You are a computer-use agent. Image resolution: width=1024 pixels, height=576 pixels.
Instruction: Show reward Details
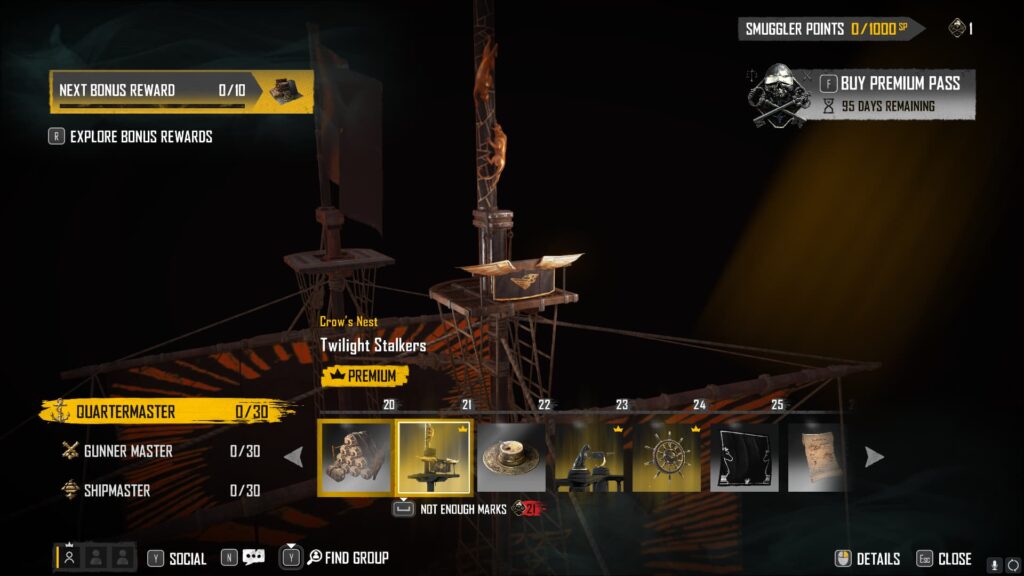click(x=868, y=559)
